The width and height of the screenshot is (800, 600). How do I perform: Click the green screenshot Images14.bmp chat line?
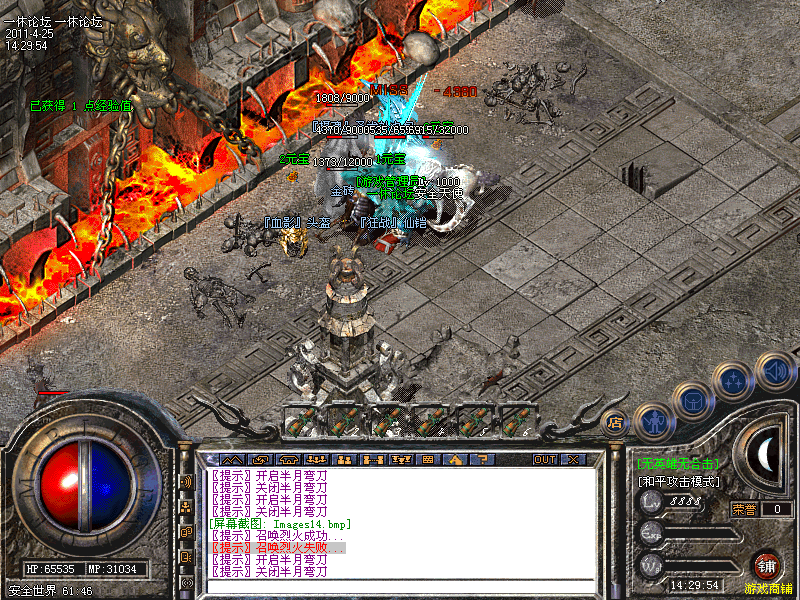pyautogui.click(x=280, y=523)
